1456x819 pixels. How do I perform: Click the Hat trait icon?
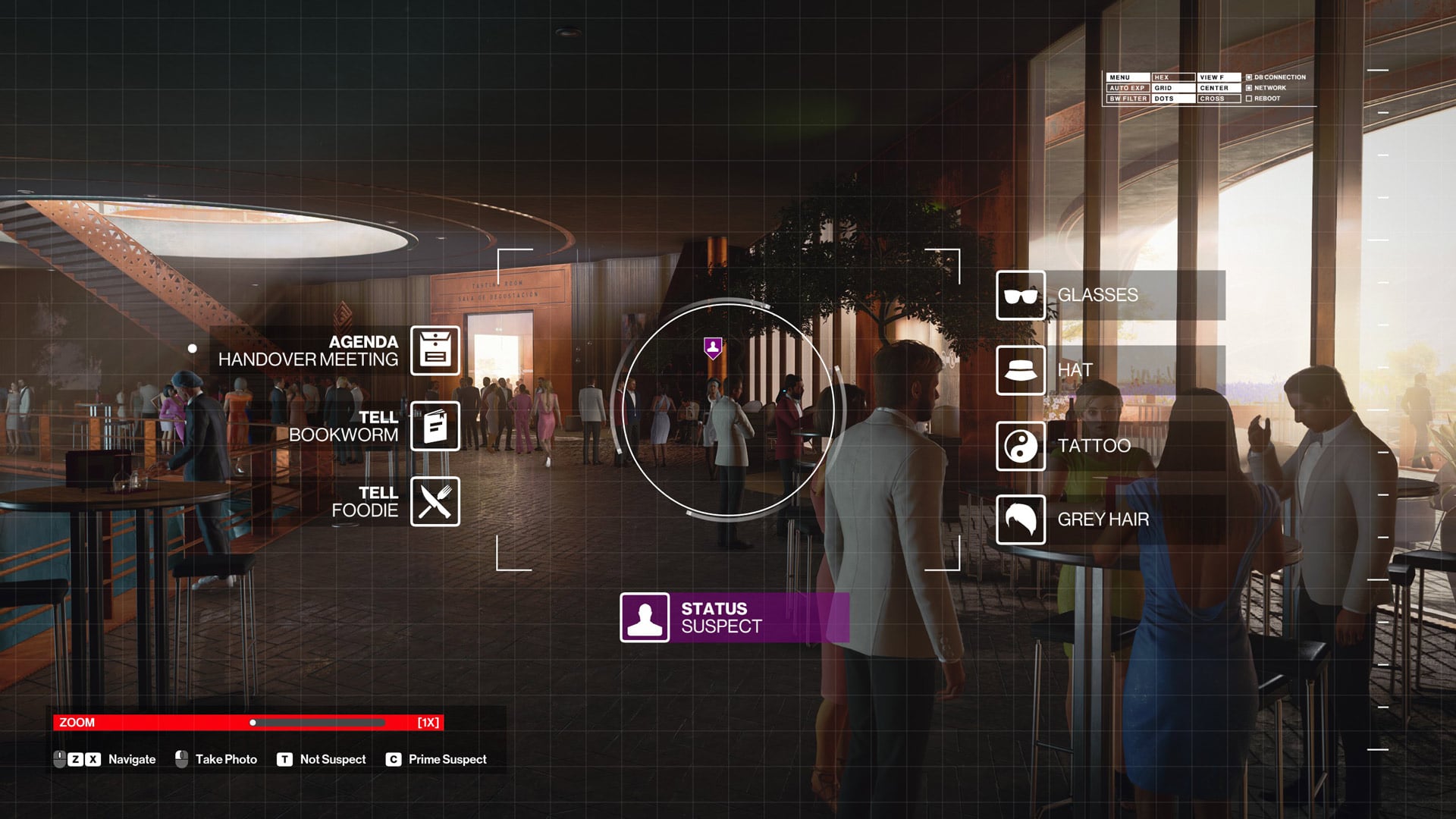(1021, 371)
